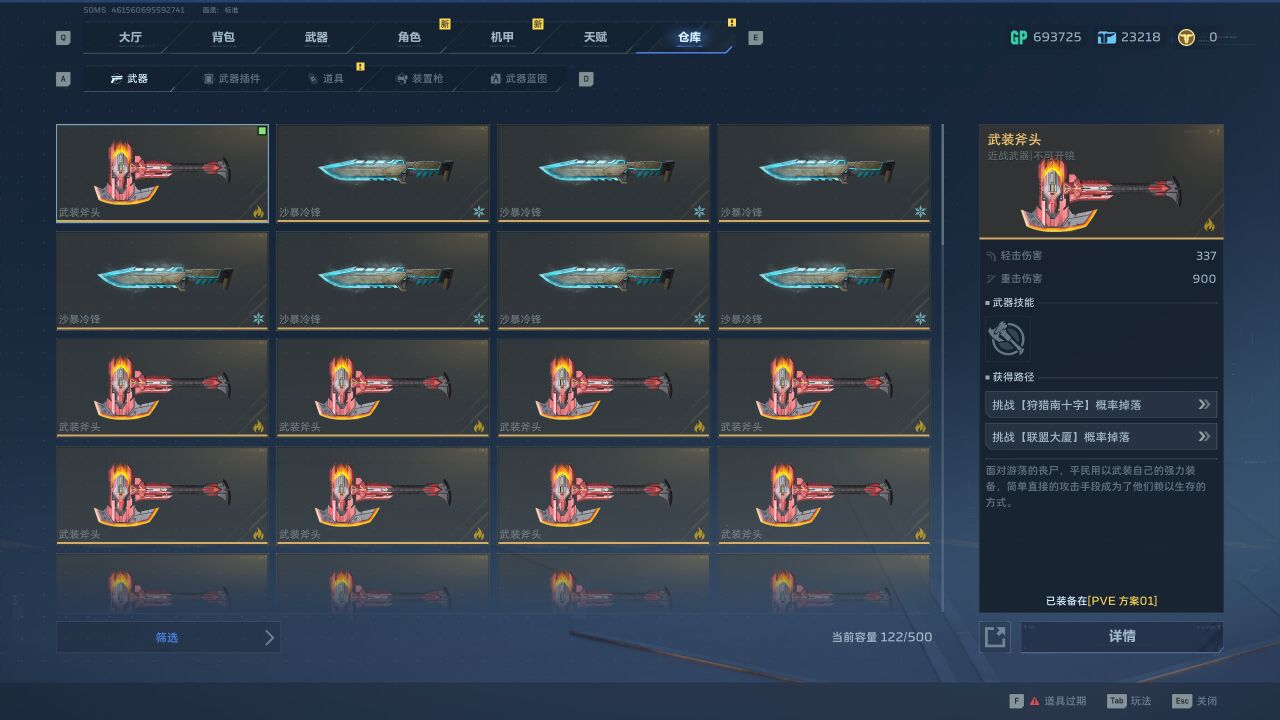1280x720 pixels.
Task: Select the equipped 武装斧头 thumbnail
Action: 162,172
